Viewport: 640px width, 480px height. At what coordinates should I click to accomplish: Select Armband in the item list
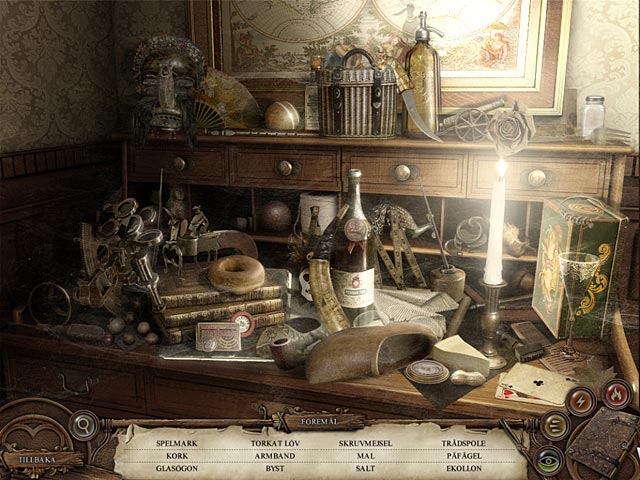[x=274, y=454]
